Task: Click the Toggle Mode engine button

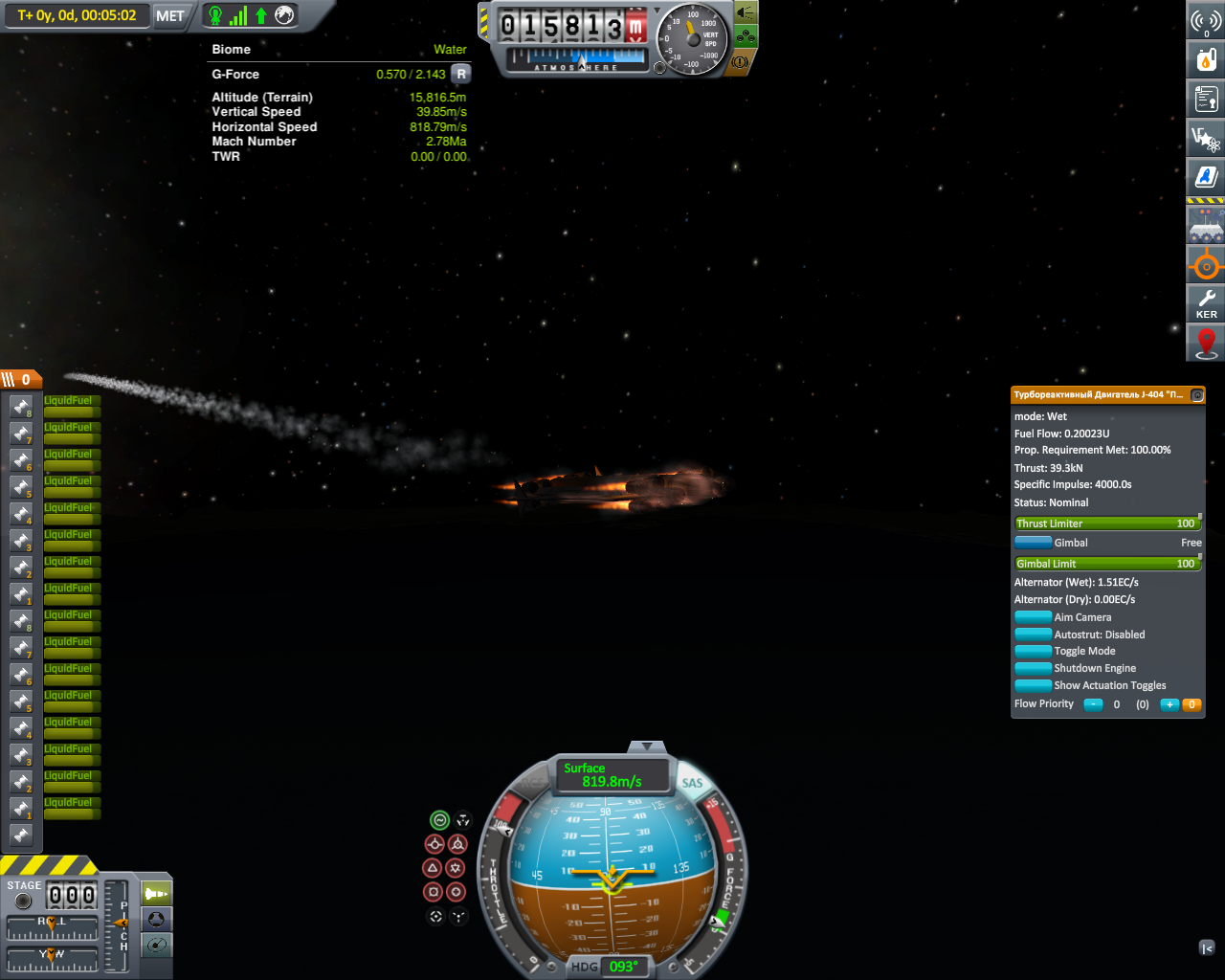Action: pyautogui.click(x=1033, y=651)
